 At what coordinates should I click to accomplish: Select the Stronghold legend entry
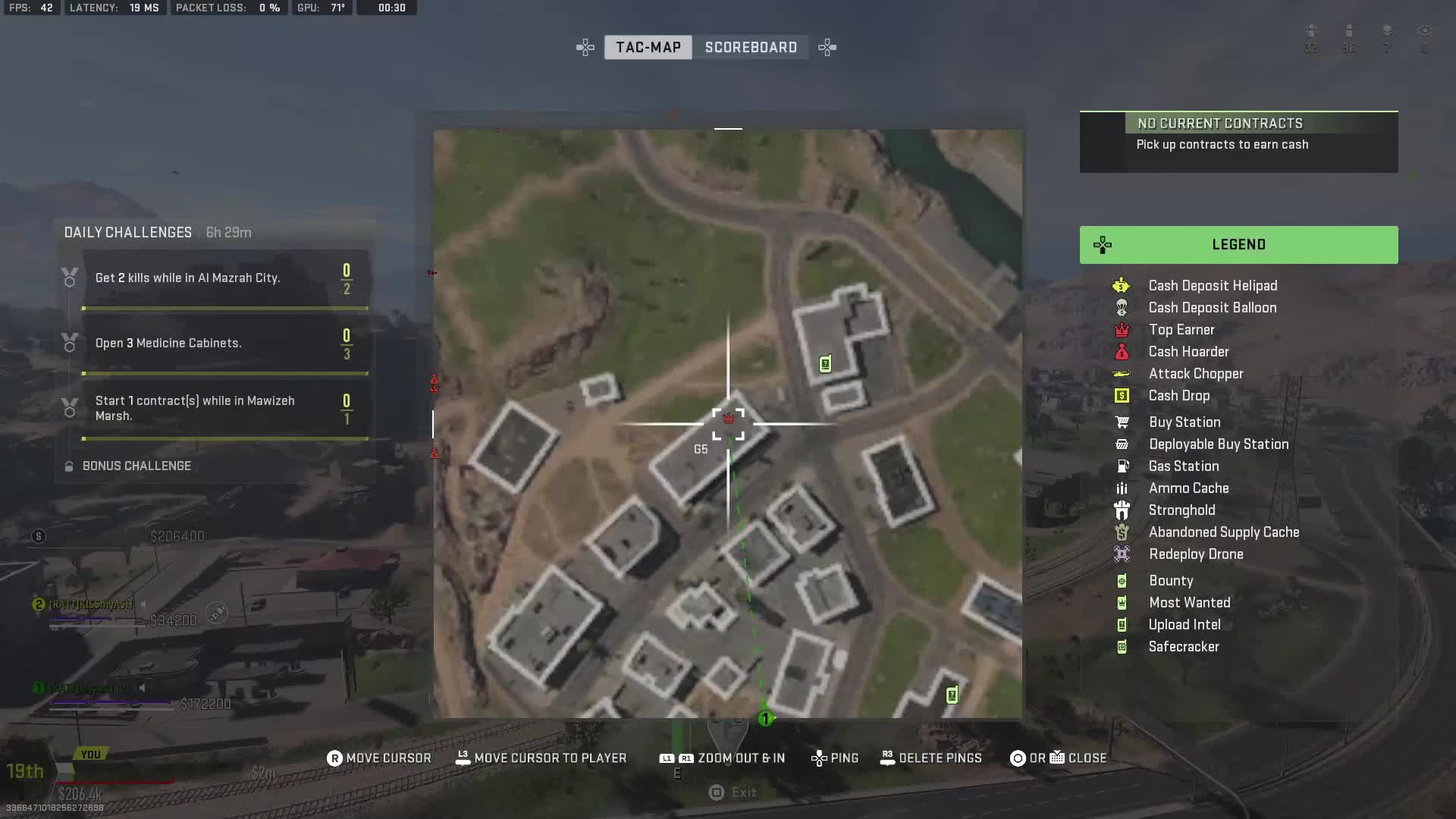pos(1181,510)
